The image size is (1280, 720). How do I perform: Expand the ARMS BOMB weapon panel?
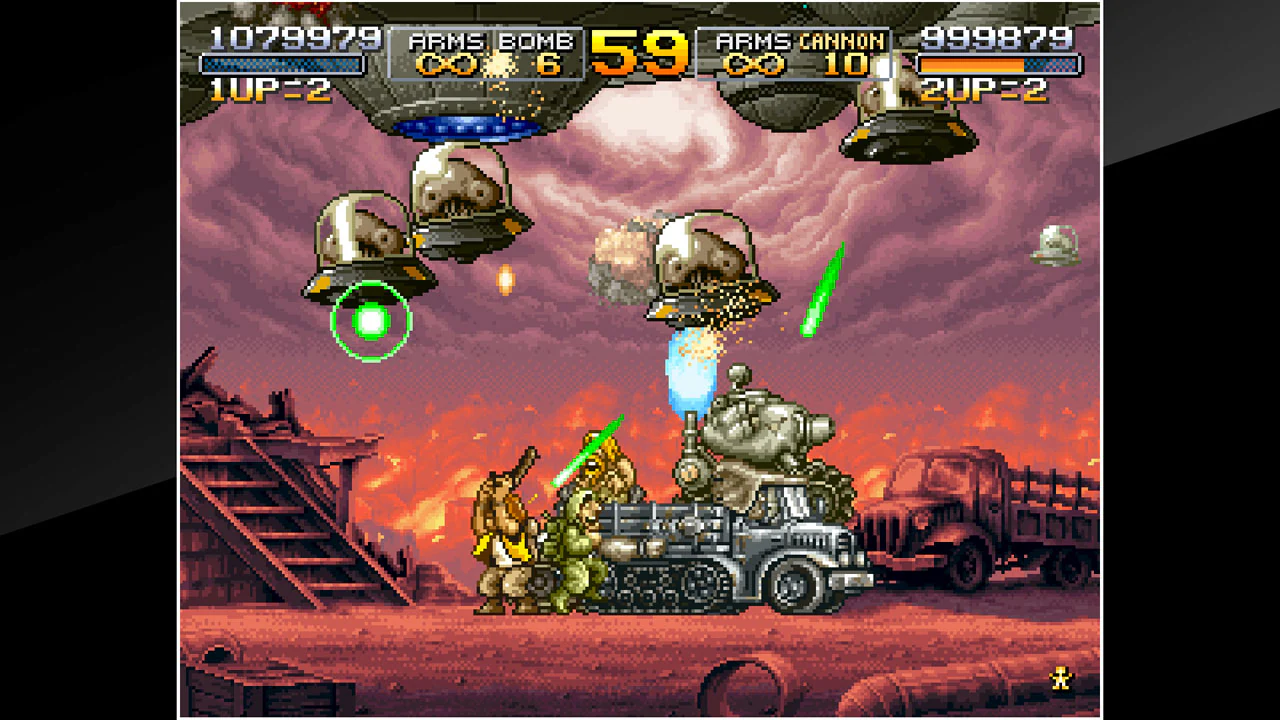(485, 50)
